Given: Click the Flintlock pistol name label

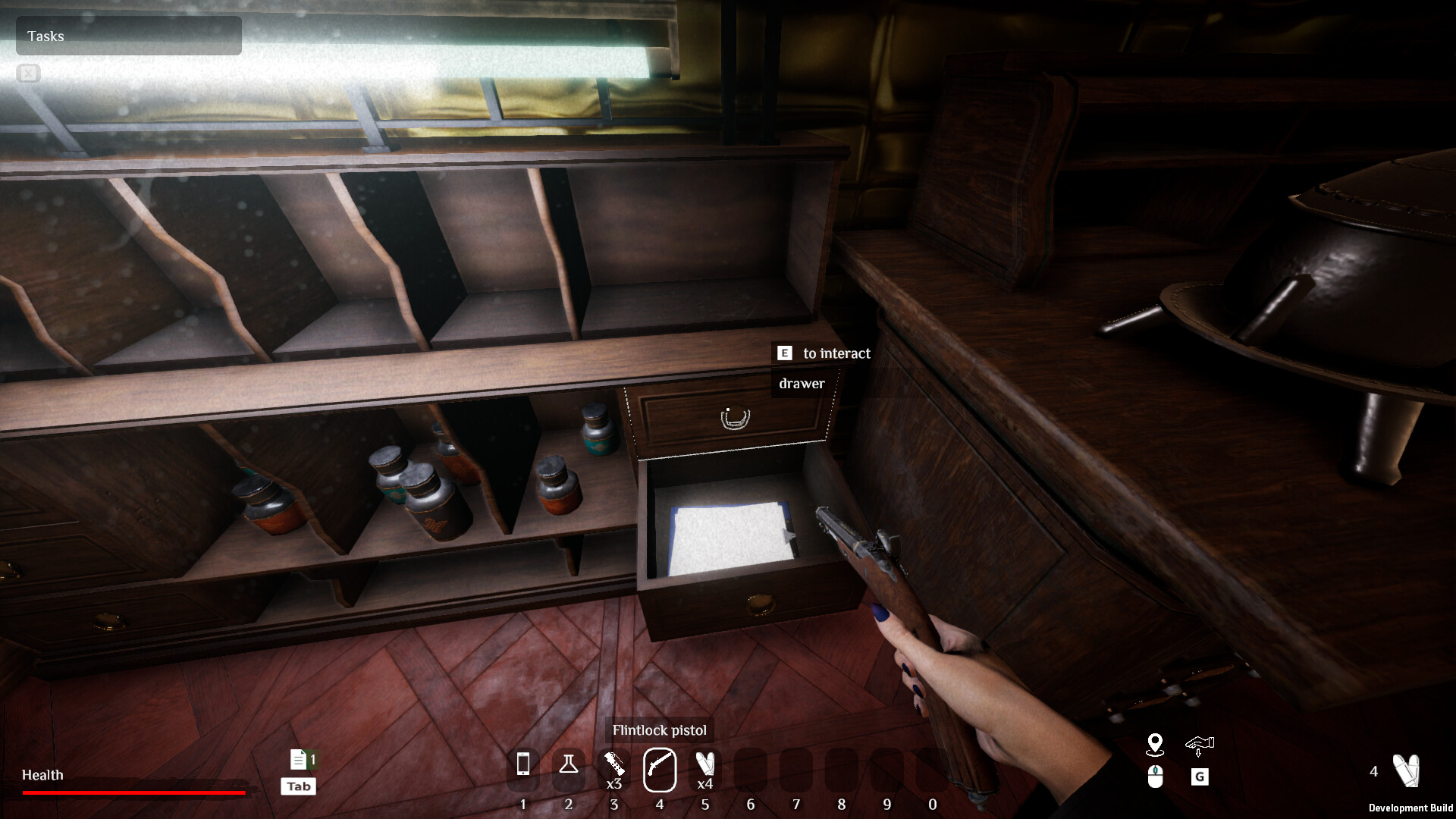Looking at the screenshot, I should pyautogui.click(x=659, y=730).
